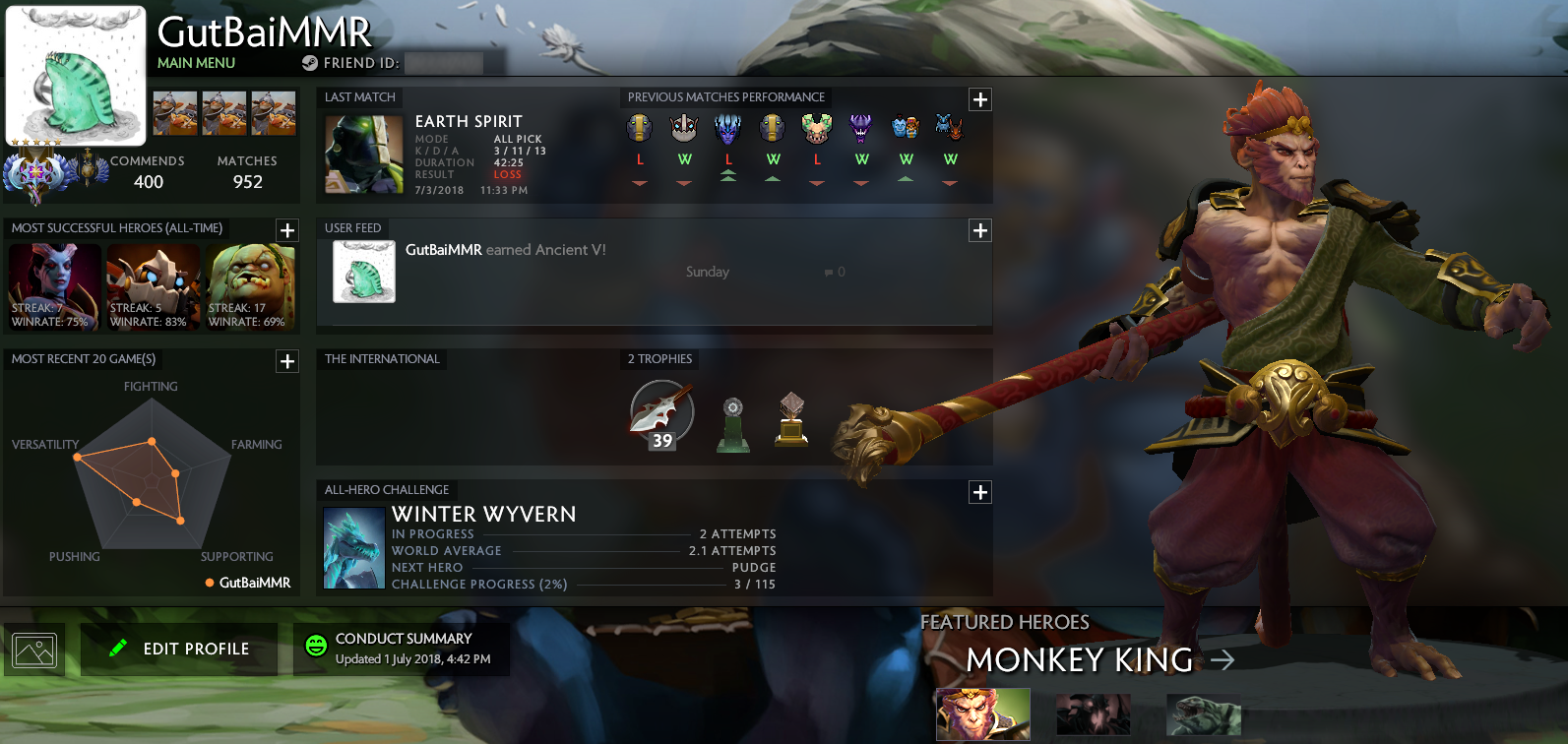The width and height of the screenshot is (1568, 744).
Task: Open the Earth Spirit last match portrait
Action: click(362, 155)
